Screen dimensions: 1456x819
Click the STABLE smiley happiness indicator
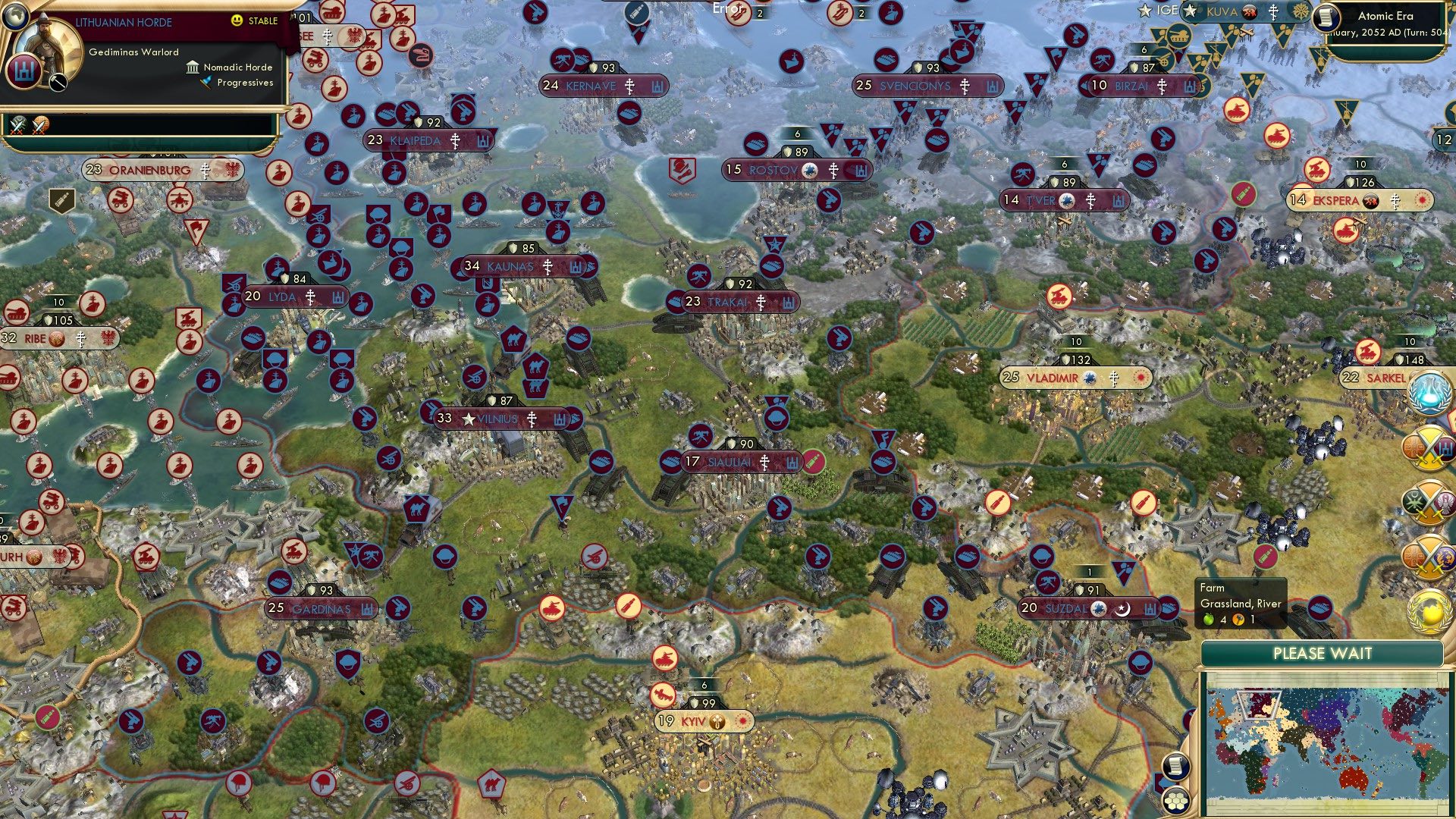pyautogui.click(x=237, y=20)
